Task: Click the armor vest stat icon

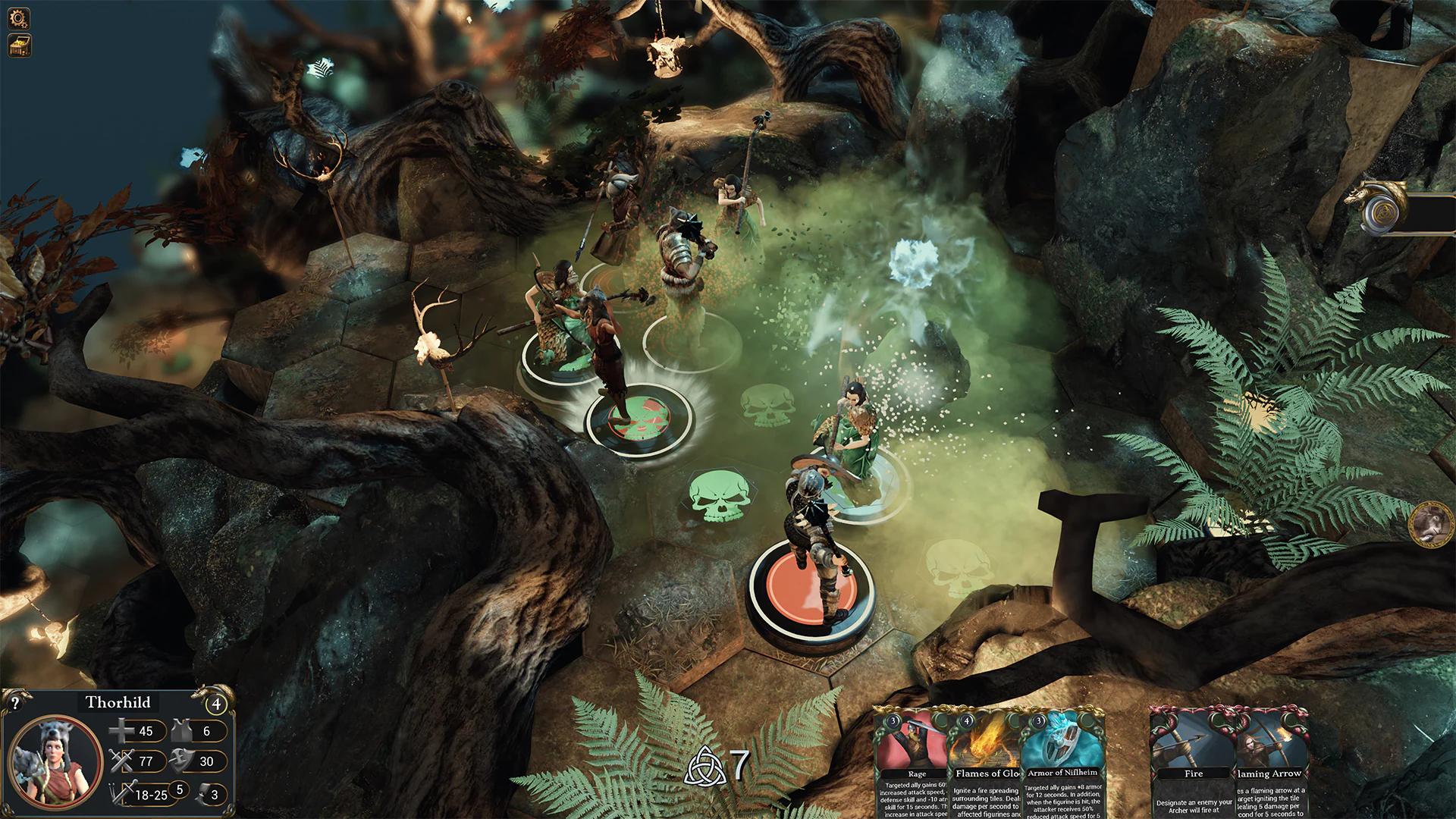Action: (x=180, y=731)
